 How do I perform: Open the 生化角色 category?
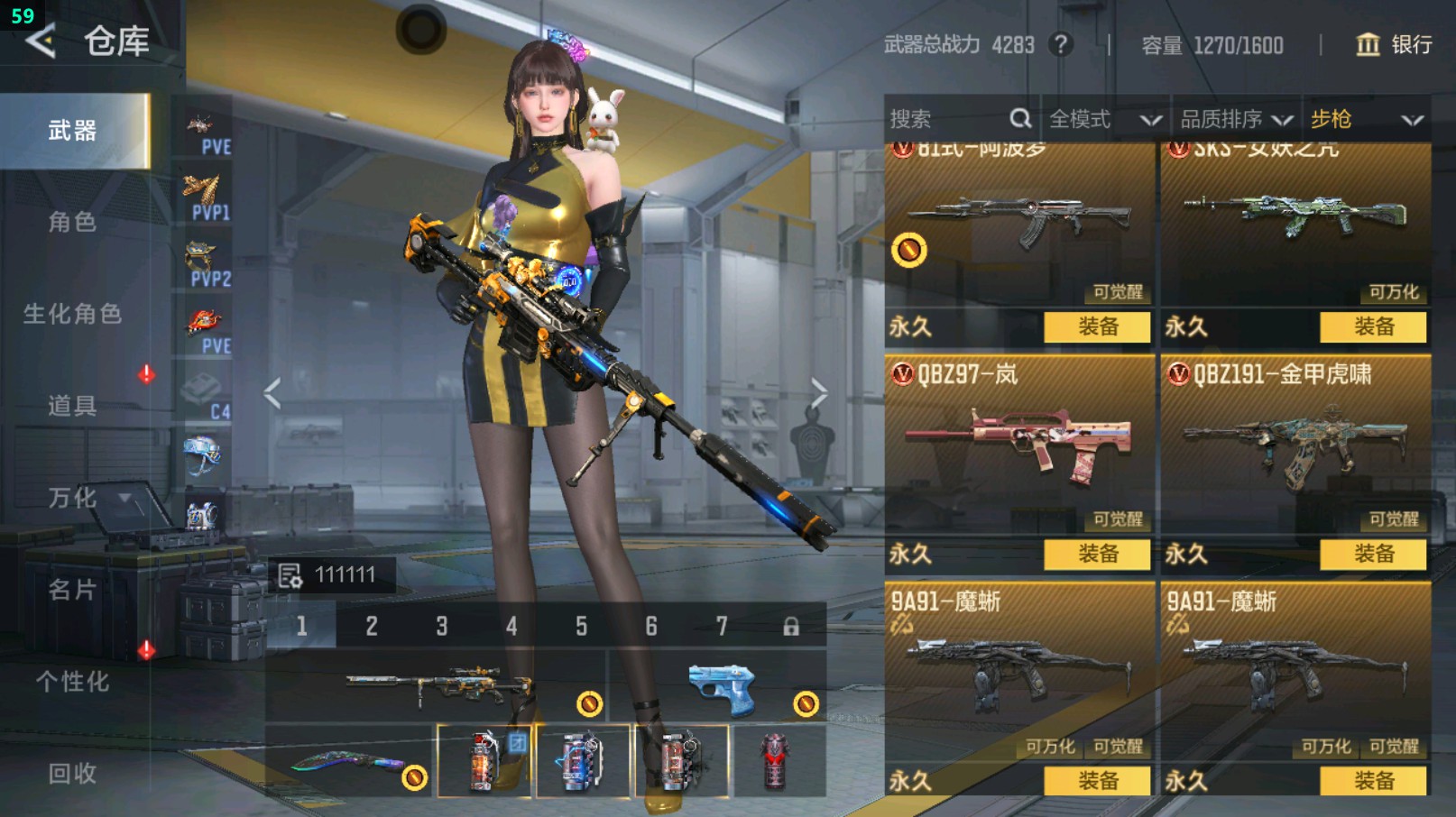(x=72, y=314)
